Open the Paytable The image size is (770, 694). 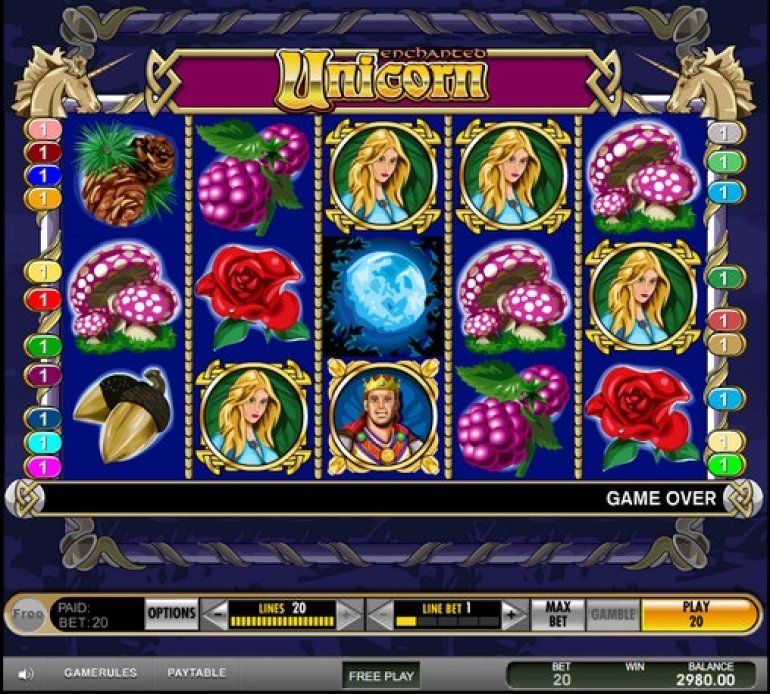point(196,673)
